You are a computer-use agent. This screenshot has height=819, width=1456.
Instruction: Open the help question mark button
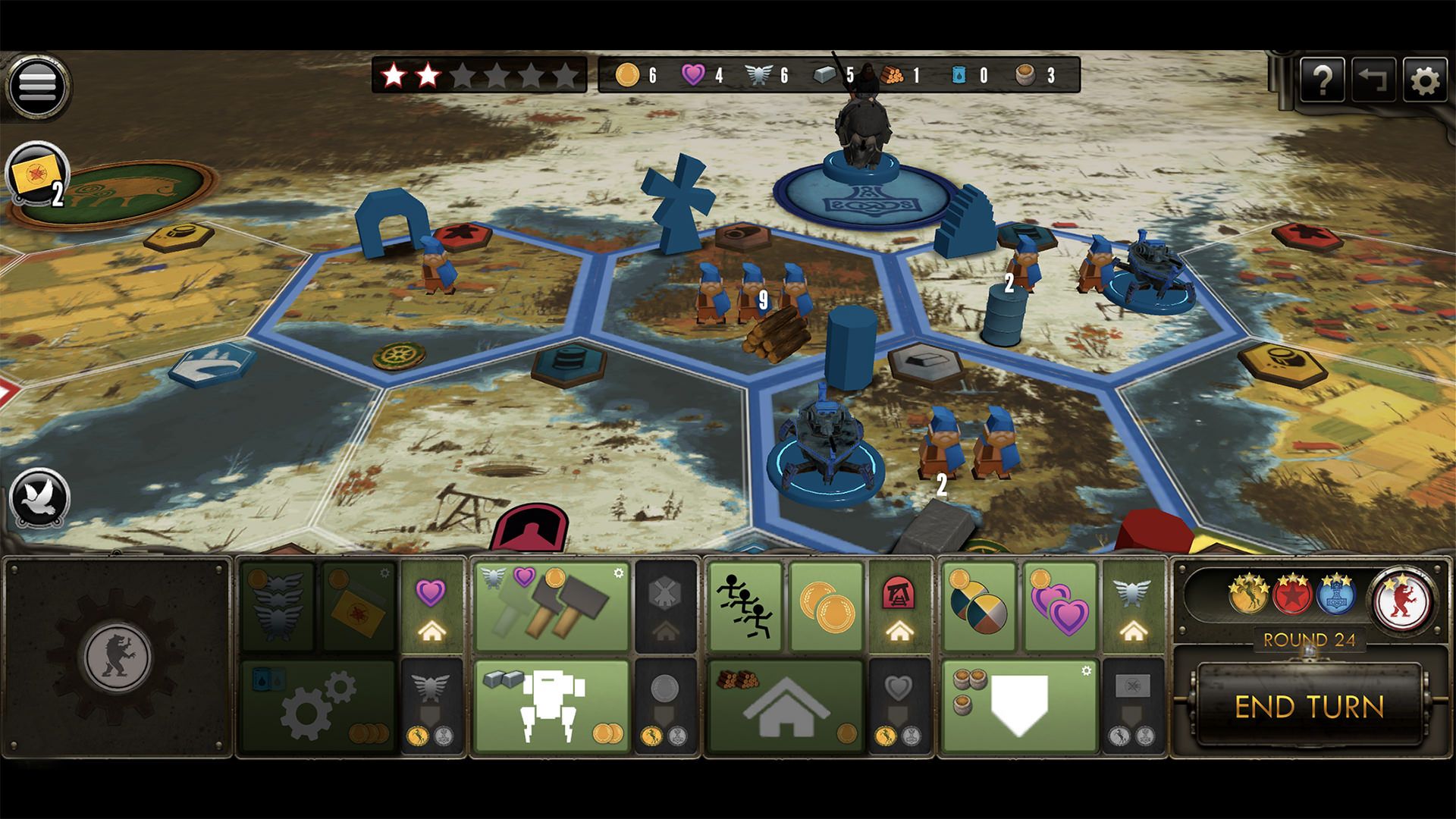[1322, 80]
